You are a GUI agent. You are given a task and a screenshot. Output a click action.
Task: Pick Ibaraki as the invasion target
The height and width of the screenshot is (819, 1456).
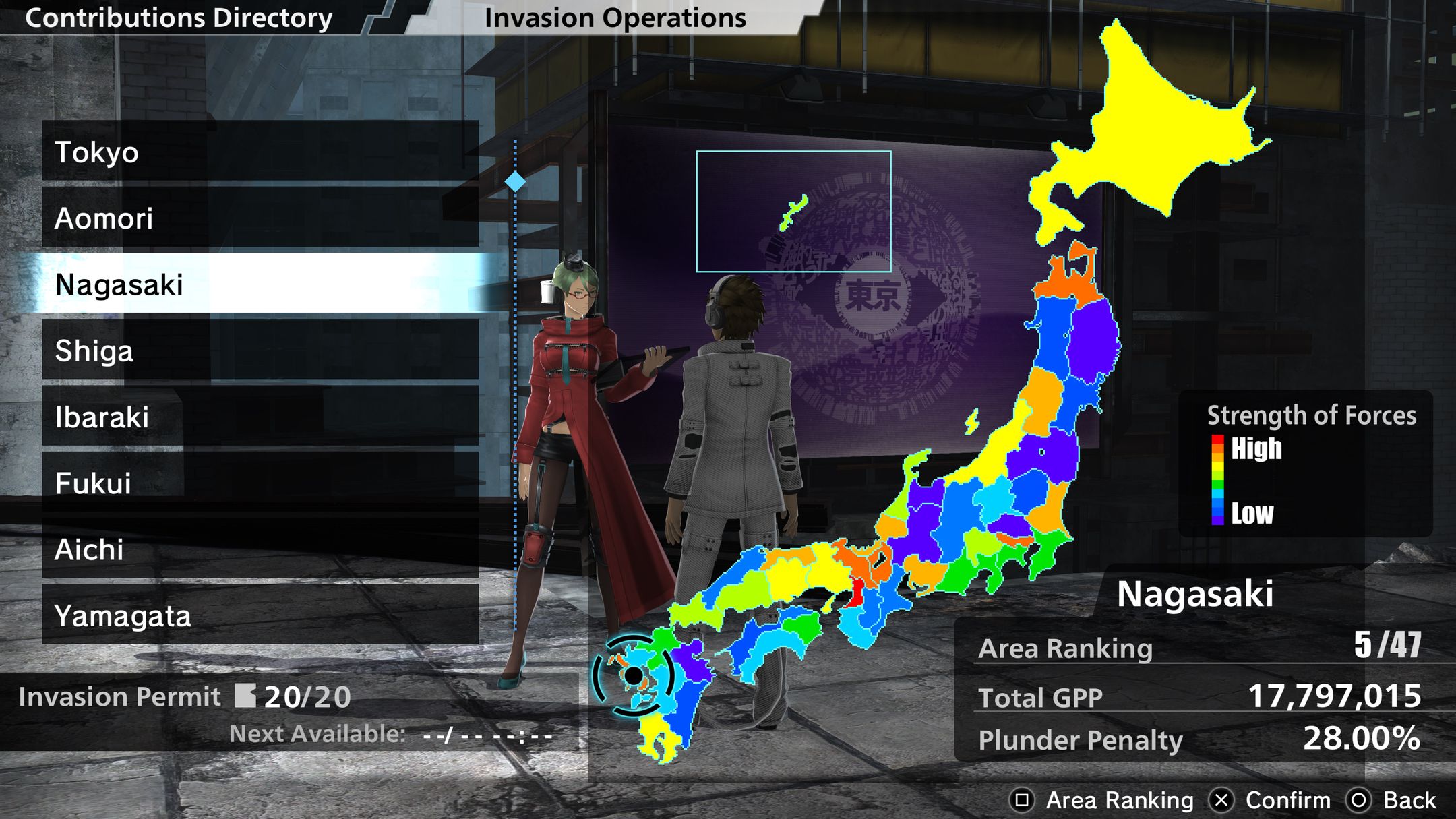pos(260,416)
